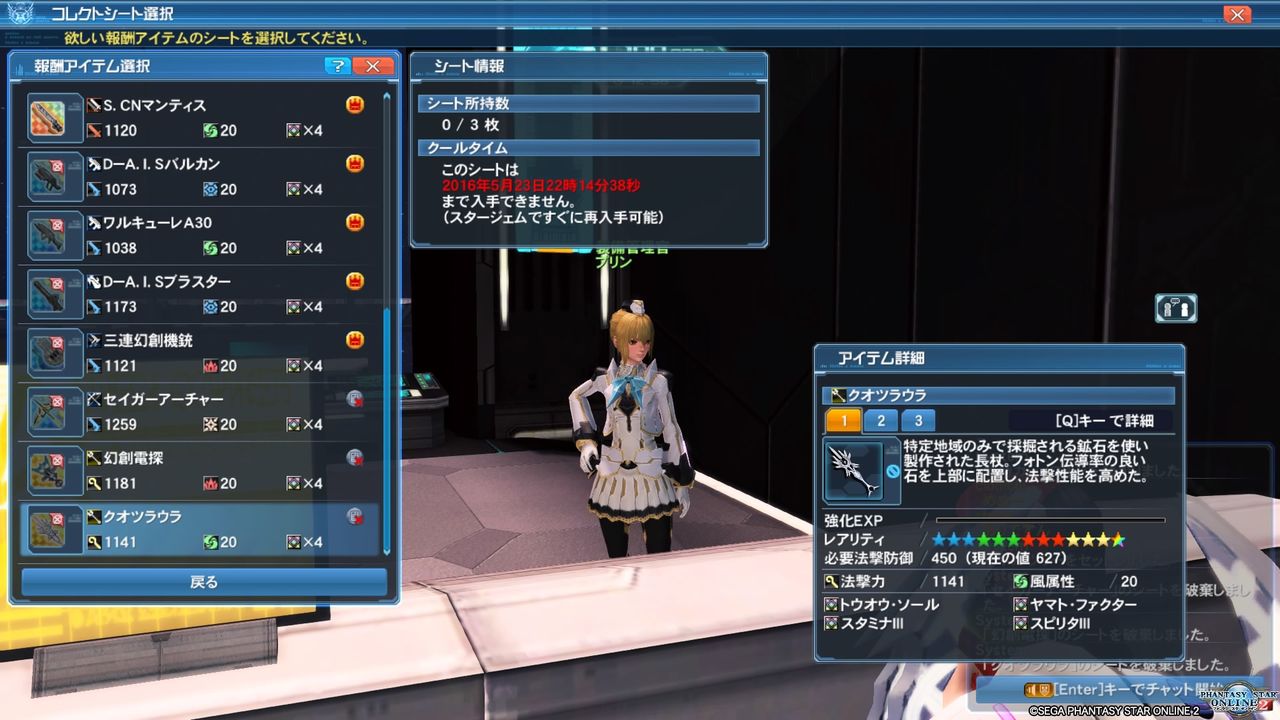
Task: Click the 強化EXP progress bar
Action: [1050, 520]
